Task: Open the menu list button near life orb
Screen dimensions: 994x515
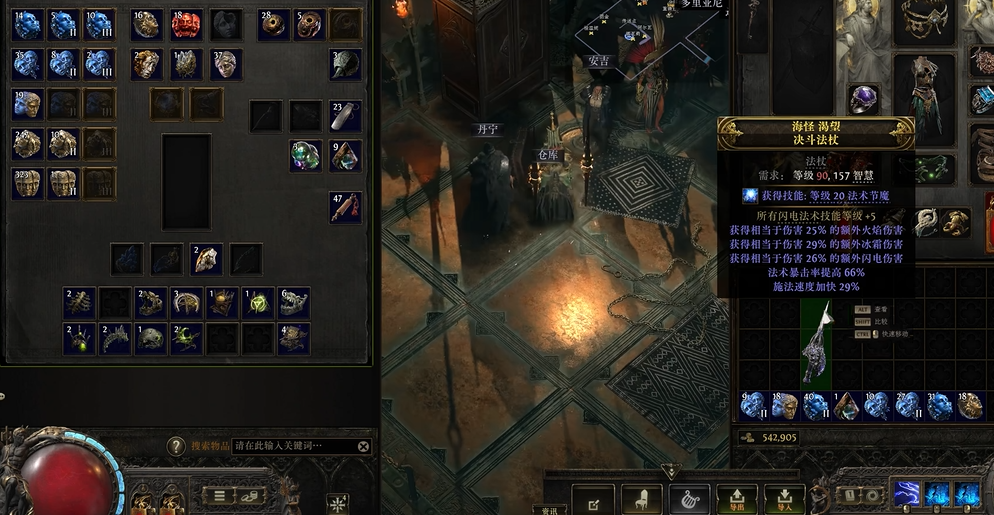Action: pos(219,494)
